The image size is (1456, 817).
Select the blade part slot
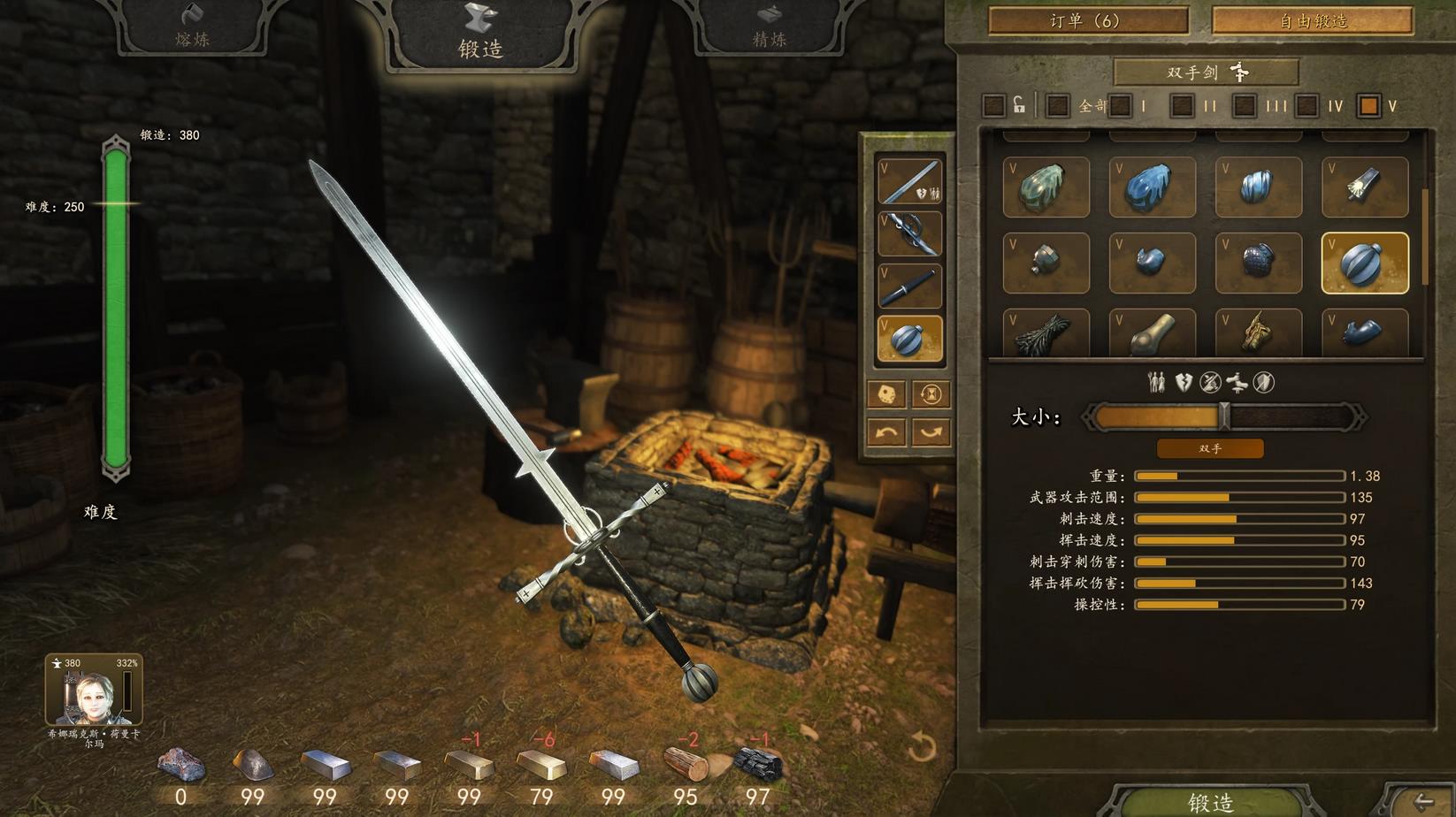click(x=909, y=181)
